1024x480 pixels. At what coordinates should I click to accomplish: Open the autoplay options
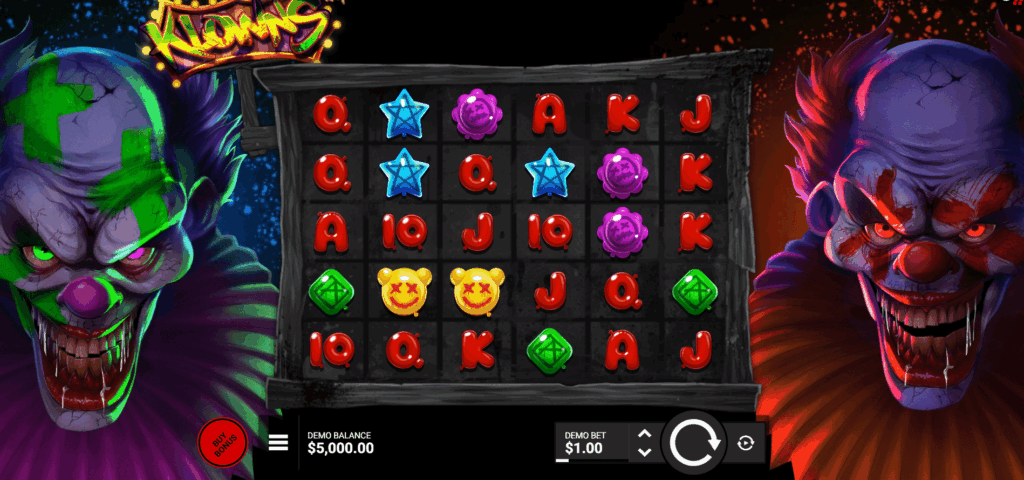coord(745,443)
